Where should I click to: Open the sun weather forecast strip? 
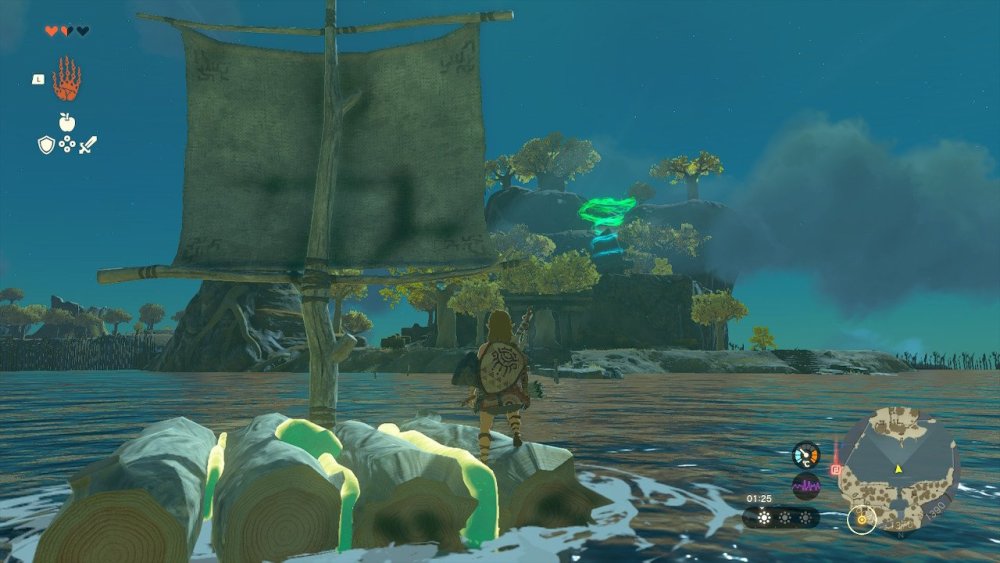tap(781, 518)
